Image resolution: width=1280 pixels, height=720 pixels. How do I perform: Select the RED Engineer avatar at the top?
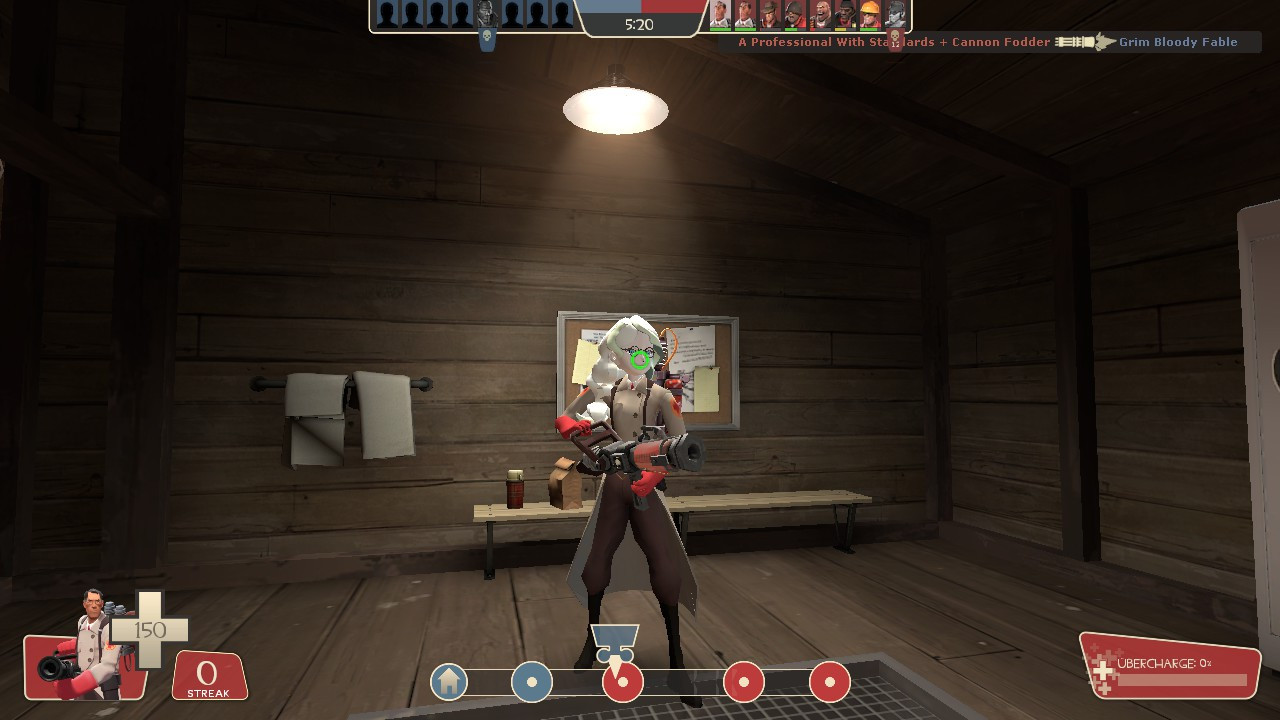[x=868, y=15]
